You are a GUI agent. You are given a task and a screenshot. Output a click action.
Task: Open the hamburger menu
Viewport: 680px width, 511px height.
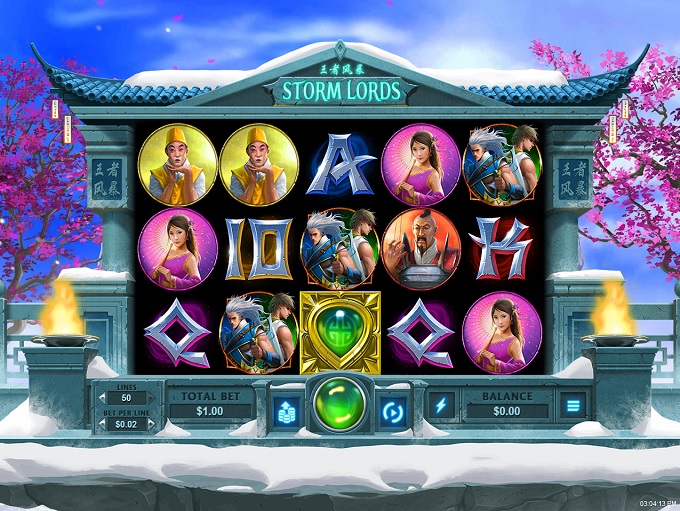click(x=573, y=405)
